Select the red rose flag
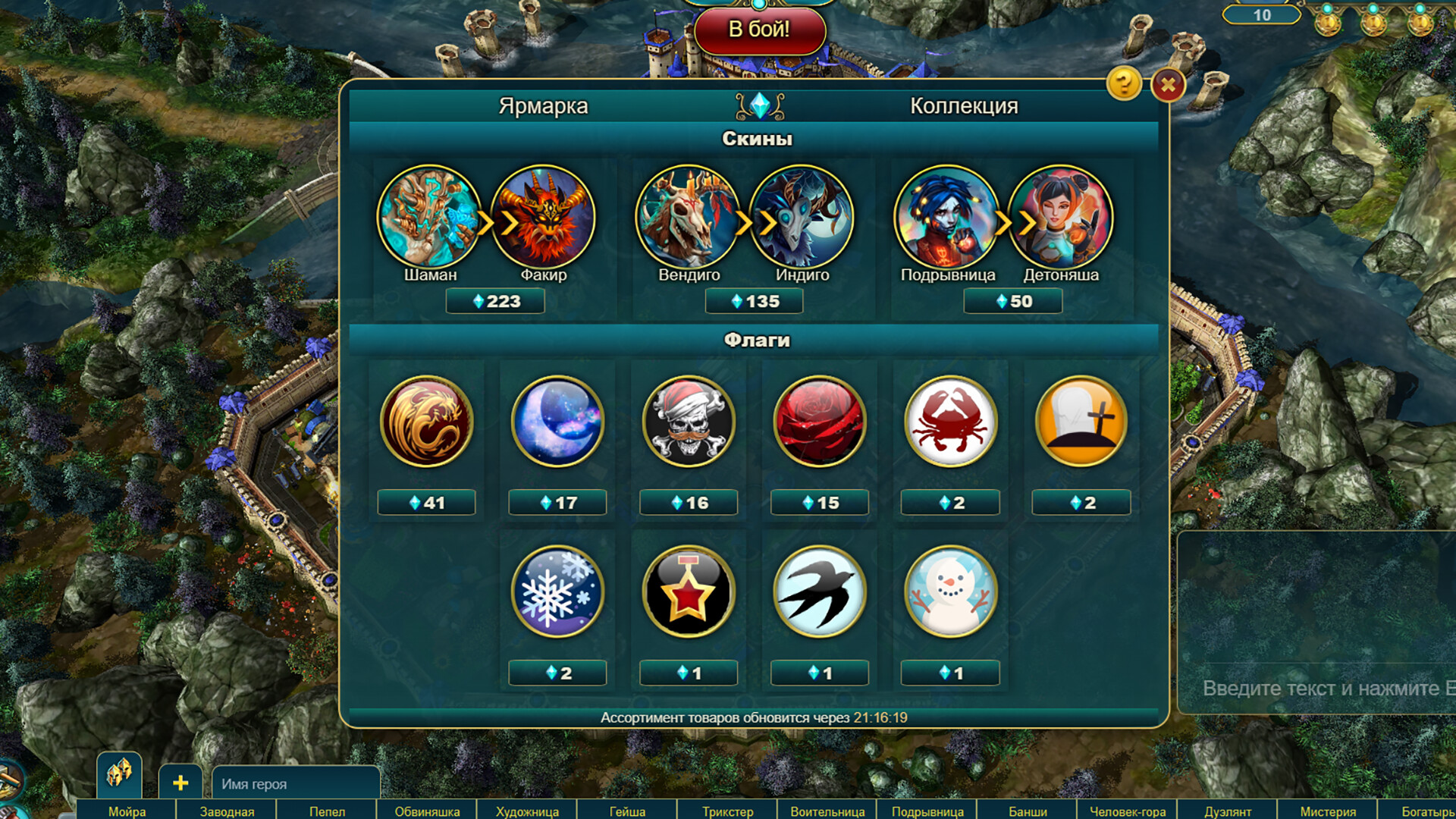Viewport: 1456px width, 819px height. point(820,423)
